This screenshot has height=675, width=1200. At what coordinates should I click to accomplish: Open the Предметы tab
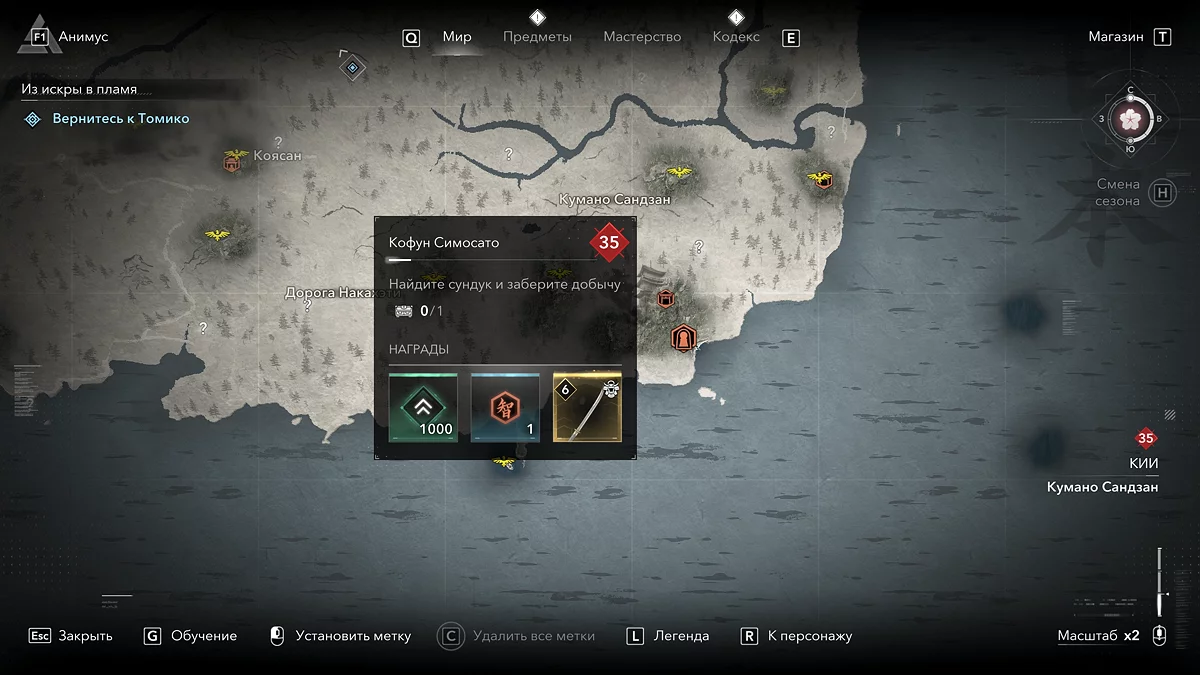pos(537,37)
